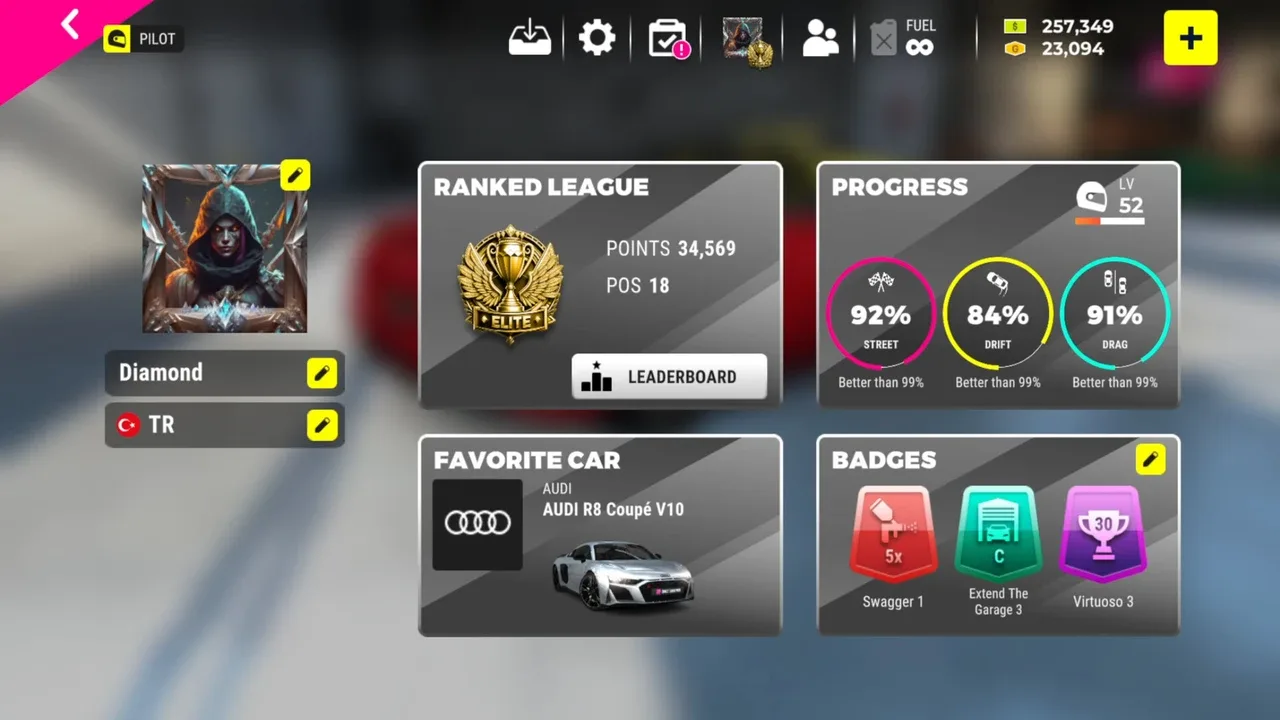Show the Drag progress circle
Viewport: 1280px width, 720px height.
pos(1114,314)
